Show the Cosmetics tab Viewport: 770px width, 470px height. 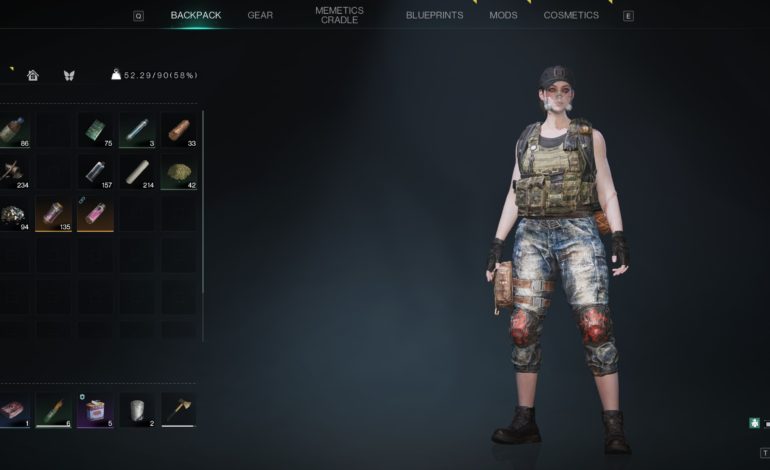click(571, 15)
